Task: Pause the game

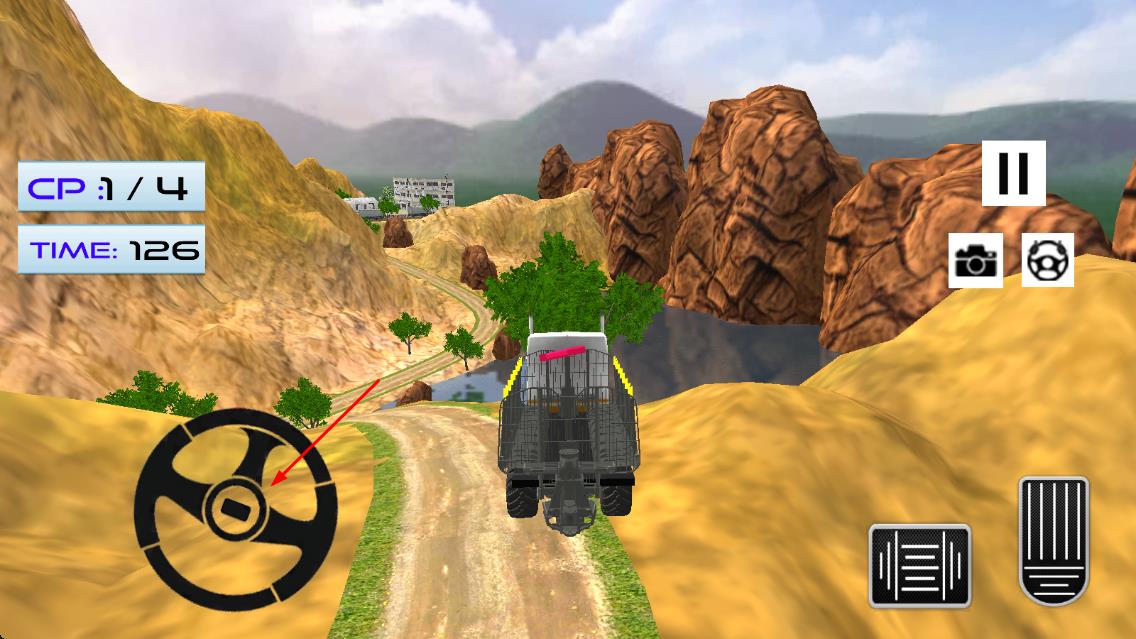Action: click(1013, 173)
